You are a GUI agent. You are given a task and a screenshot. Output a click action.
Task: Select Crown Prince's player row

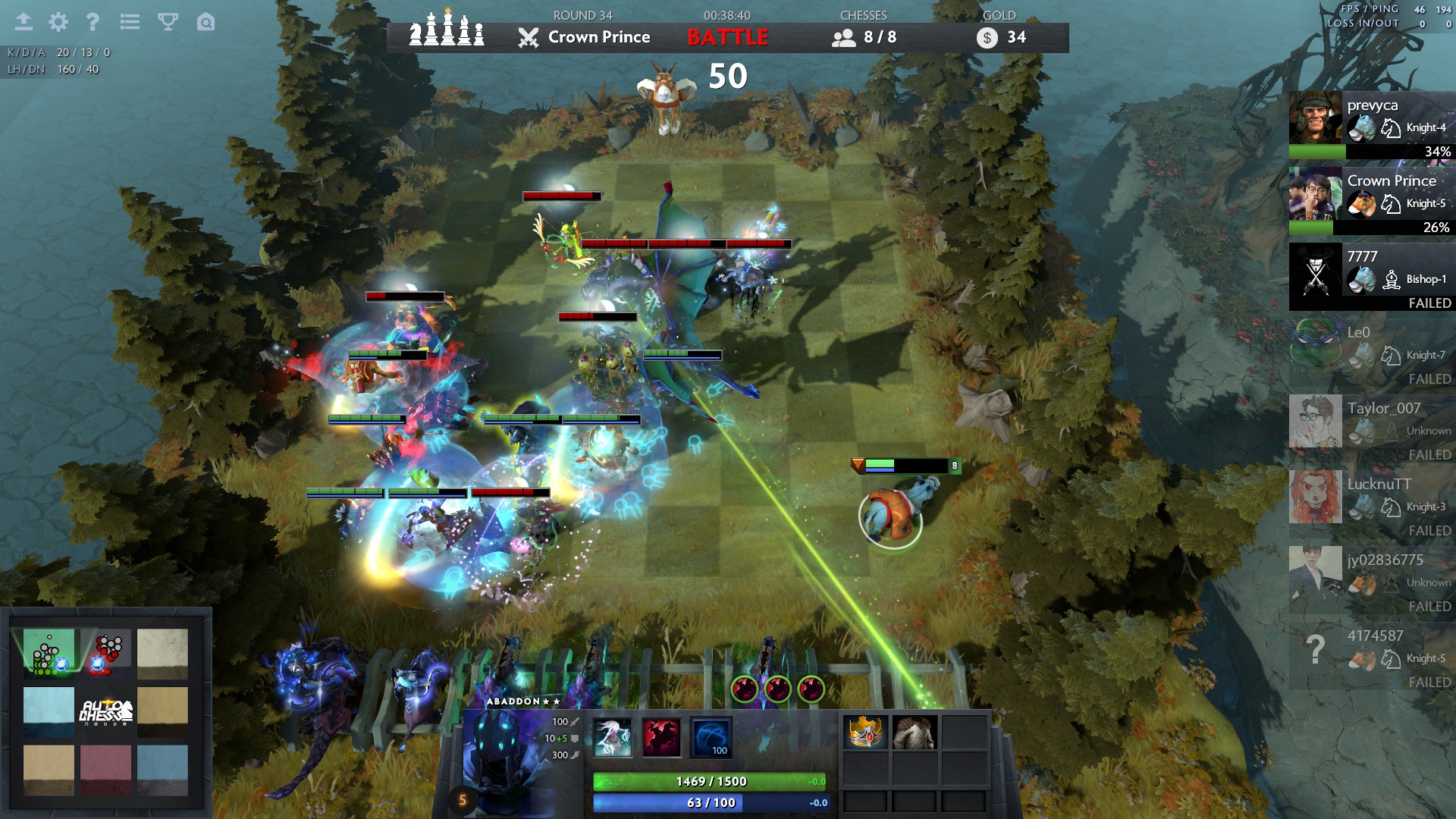click(x=1371, y=201)
